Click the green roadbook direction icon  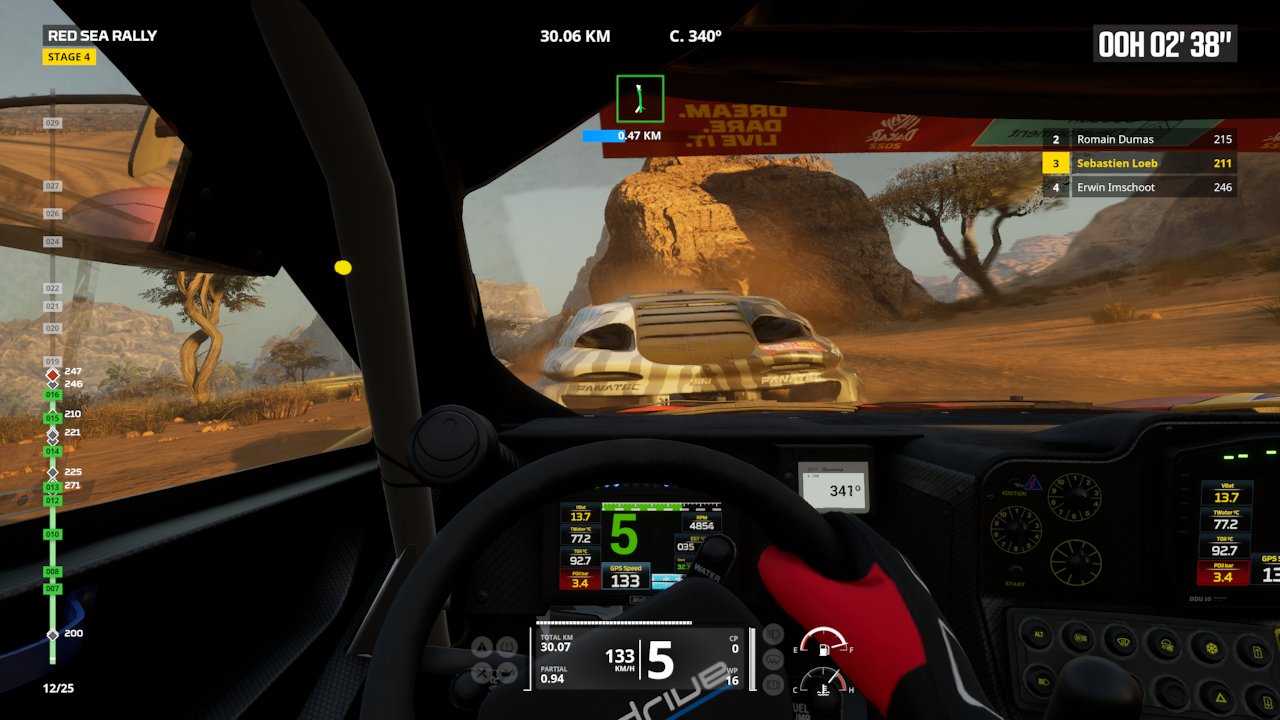point(640,99)
